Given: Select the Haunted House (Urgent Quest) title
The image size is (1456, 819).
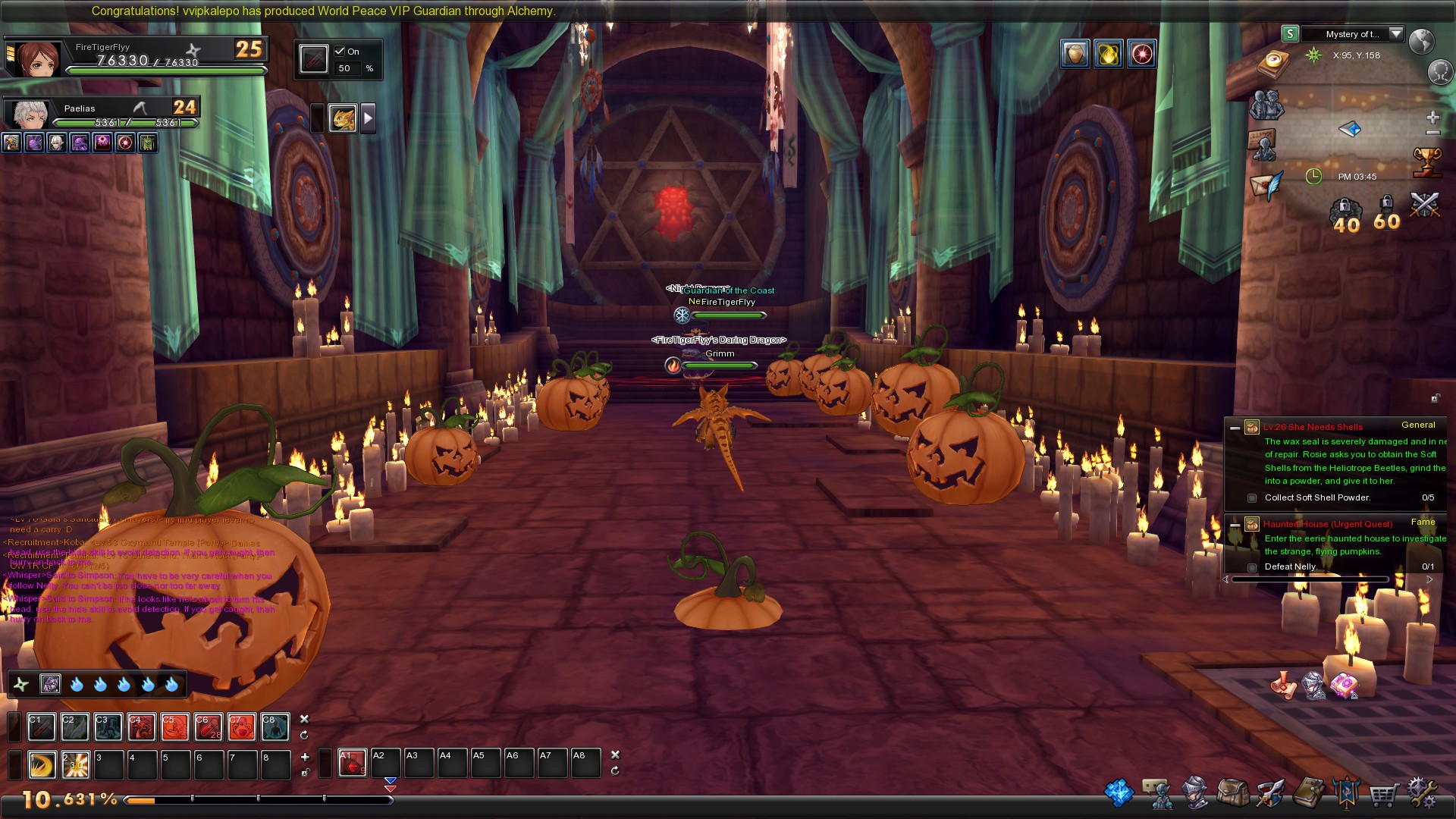Looking at the screenshot, I should point(1329,524).
